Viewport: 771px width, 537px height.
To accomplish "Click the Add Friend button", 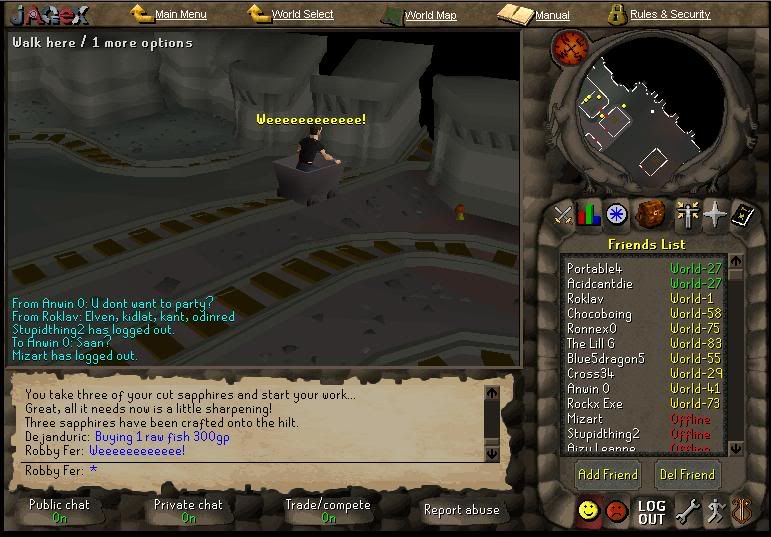I will [x=608, y=474].
